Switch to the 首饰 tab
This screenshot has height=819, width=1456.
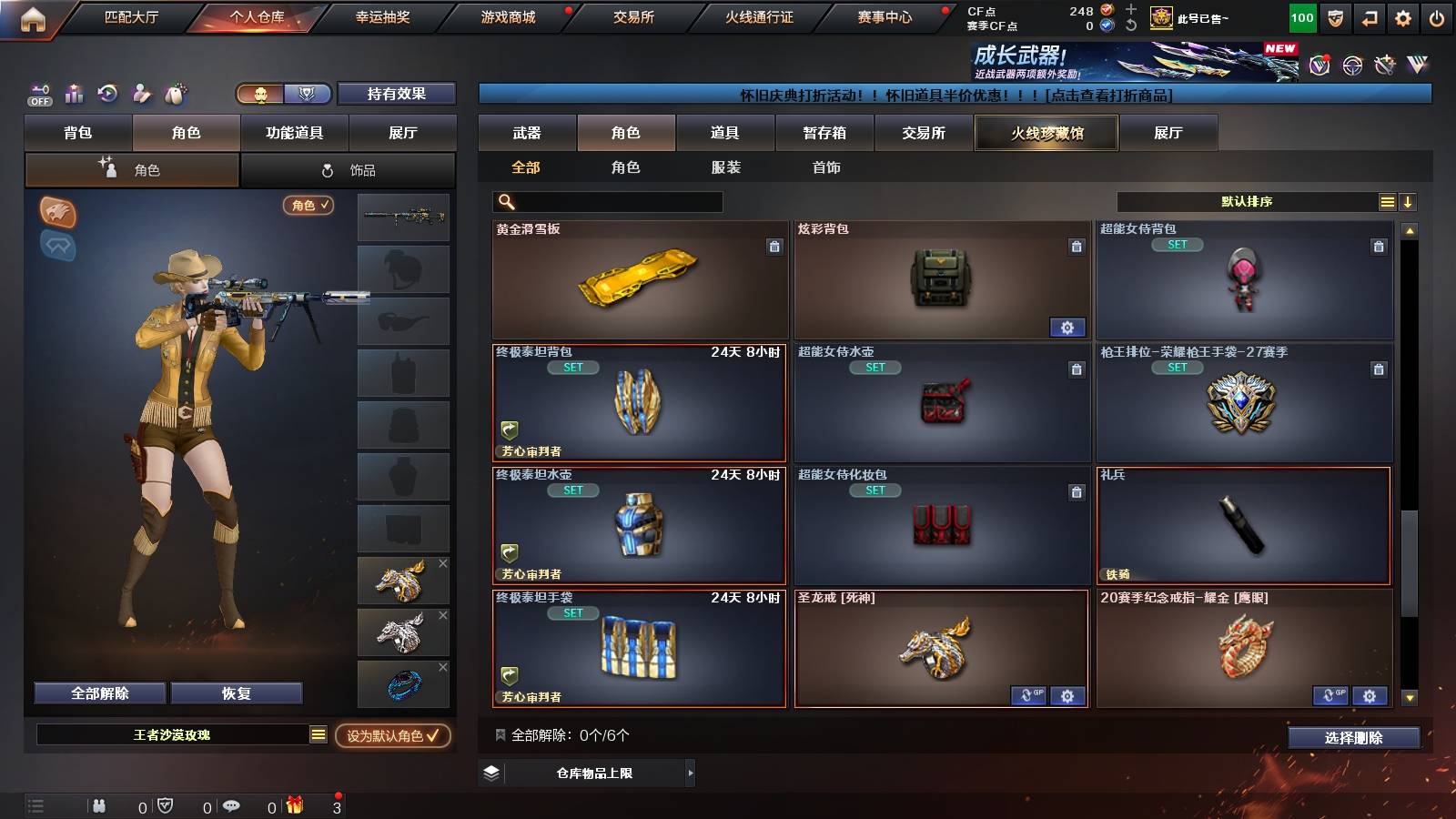click(x=826, y=167)
